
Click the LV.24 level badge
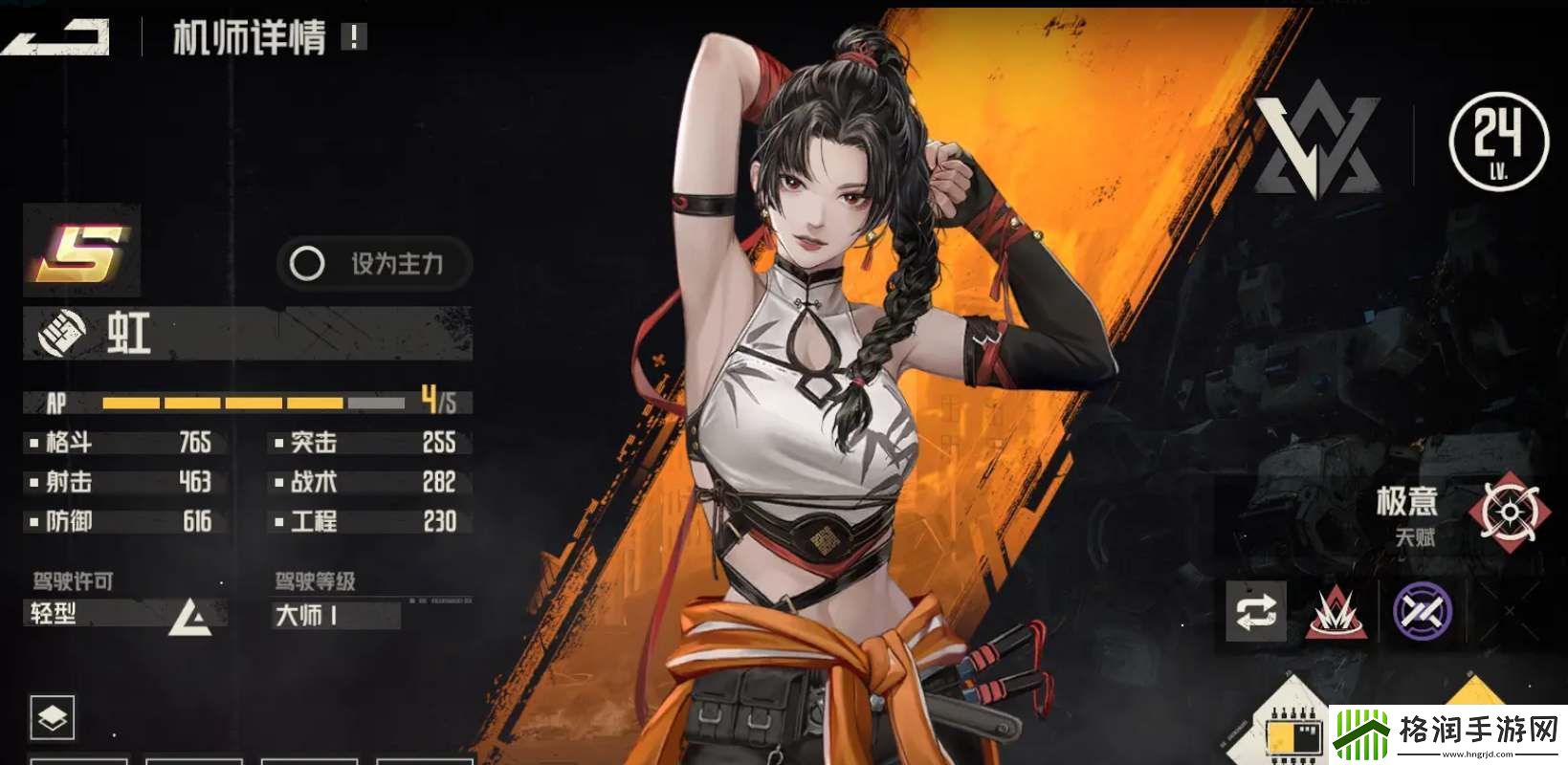click(x=1498, y=142)
